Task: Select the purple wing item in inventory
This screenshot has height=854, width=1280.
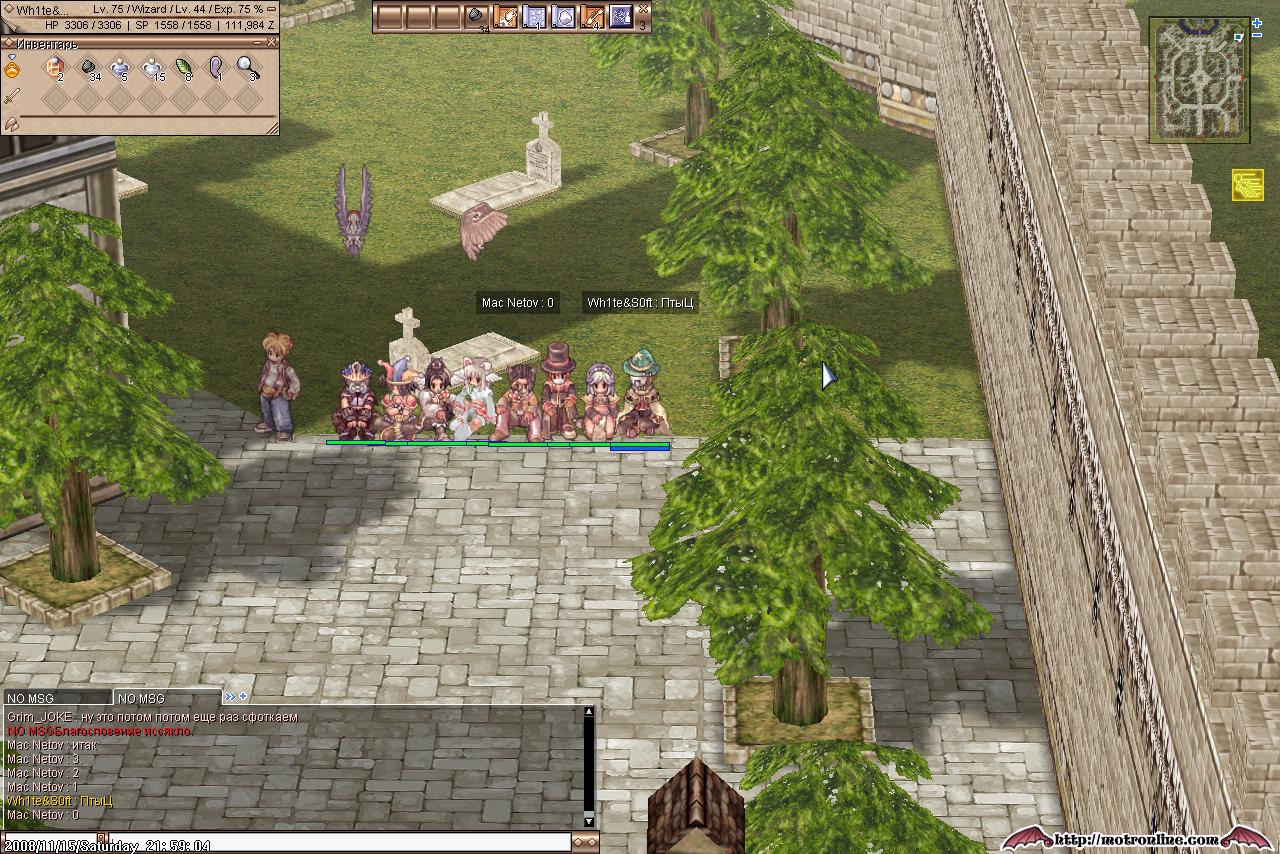Action: click(216, 68)
